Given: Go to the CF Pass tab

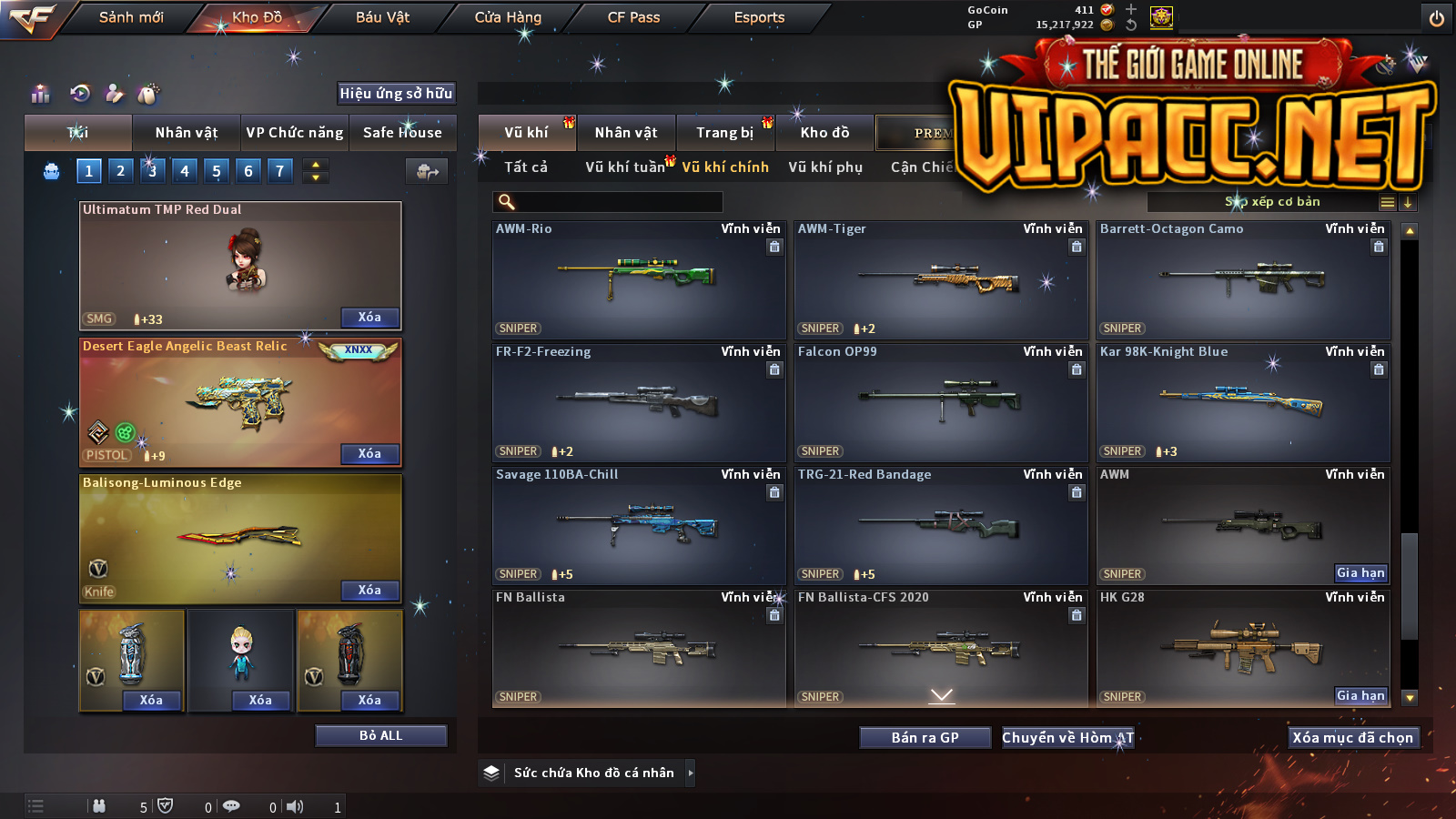Looking at the screenshot, I should tap(633, 17).
